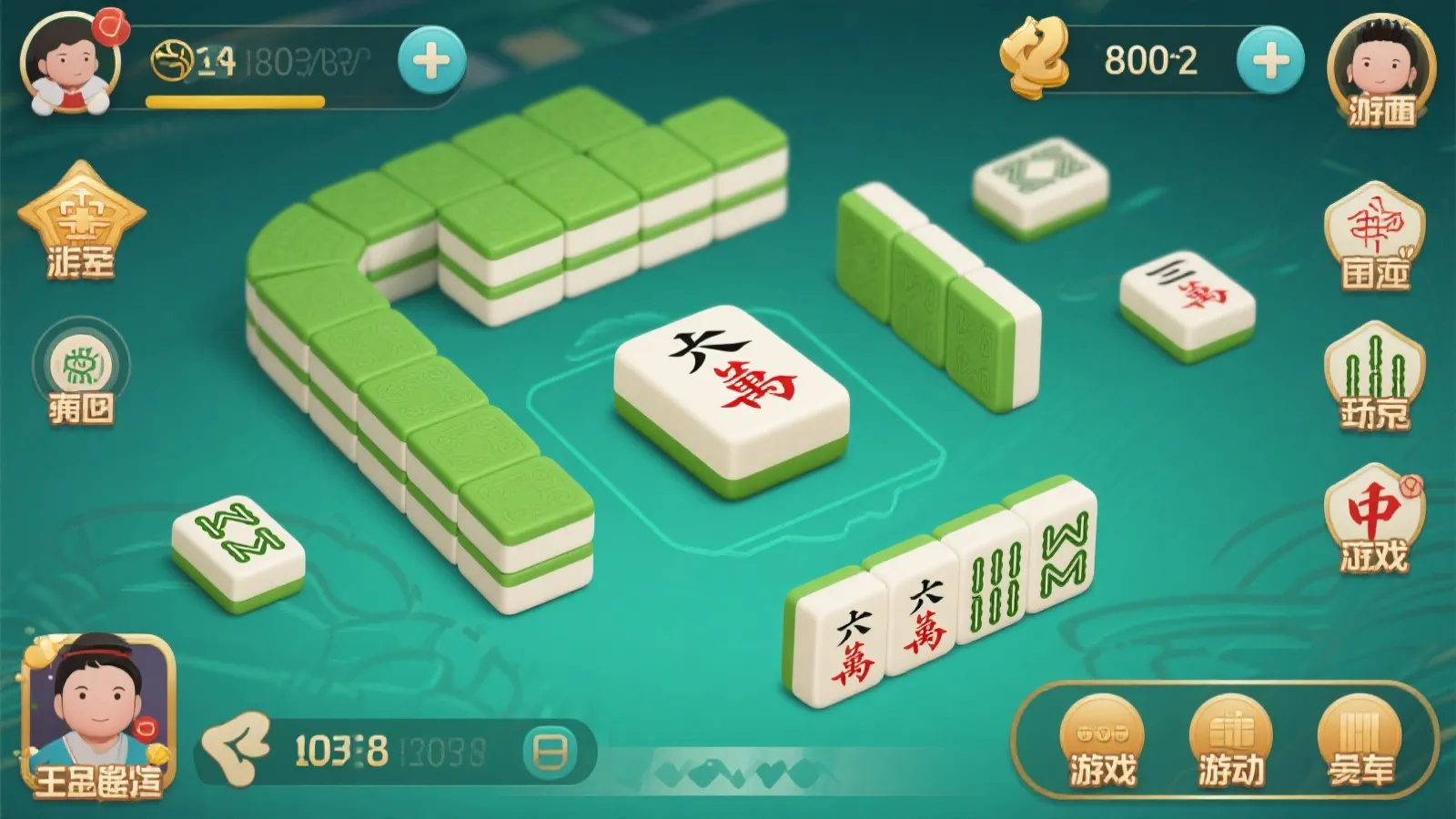Click the red notification badge on top-left avatar
This screenshot has width=1456, height=819.
point(113,29)
